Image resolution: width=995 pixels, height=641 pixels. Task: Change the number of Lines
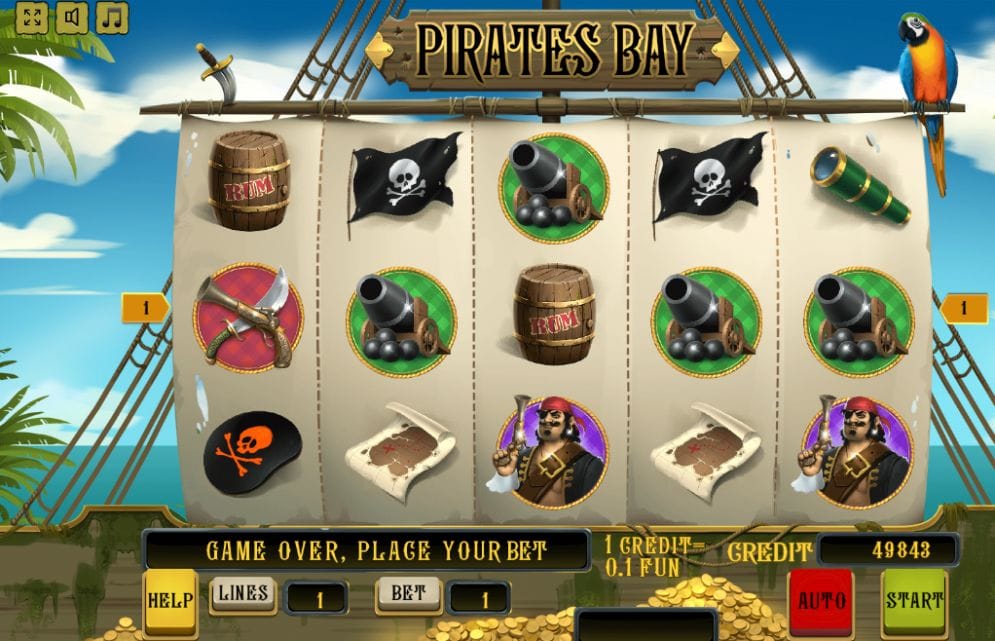tap(244, 594)
